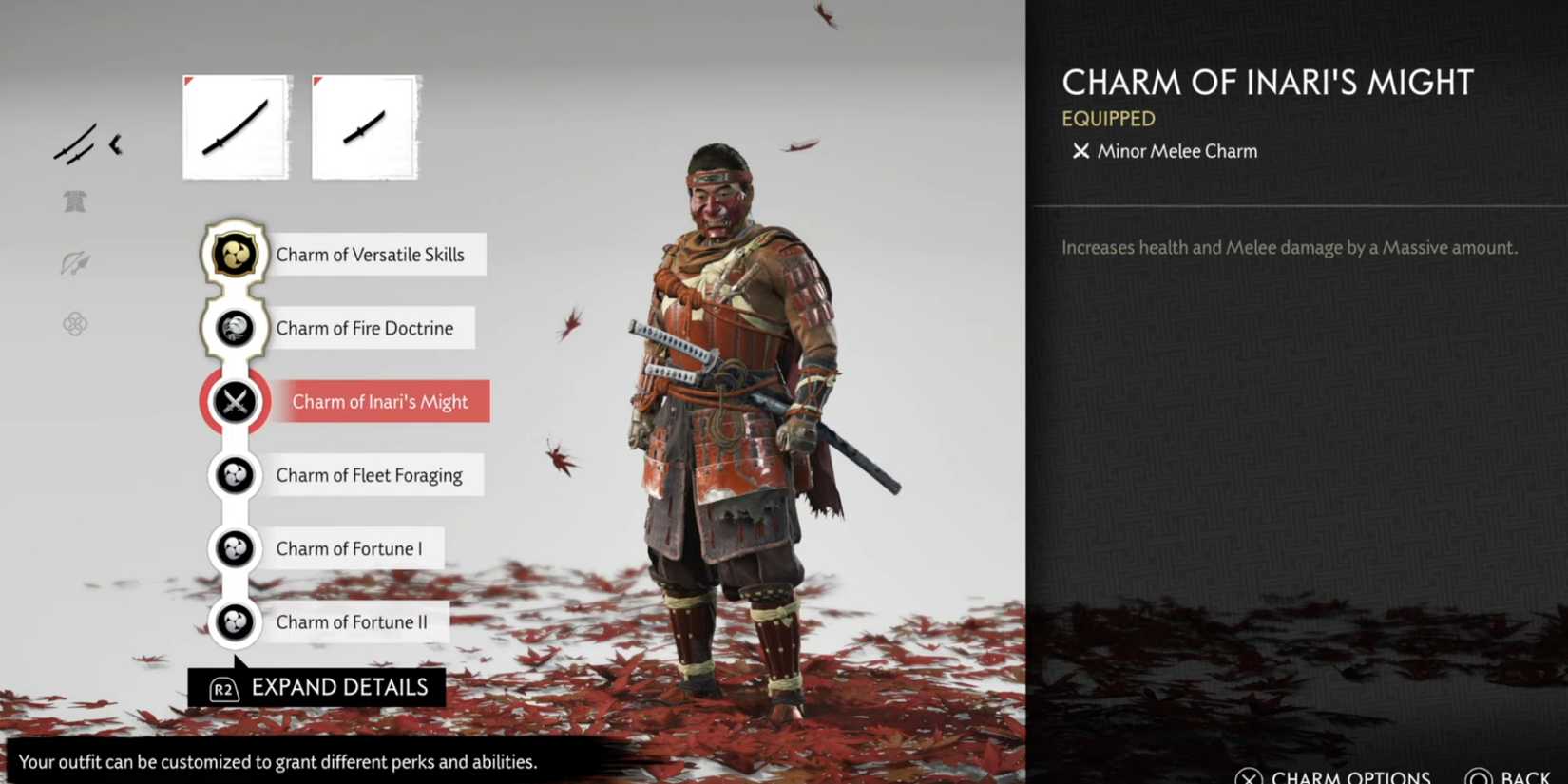Click the tanto weapon thumbnail image
The height and width of the screenshot is (784, 1568).
[365, 126]
